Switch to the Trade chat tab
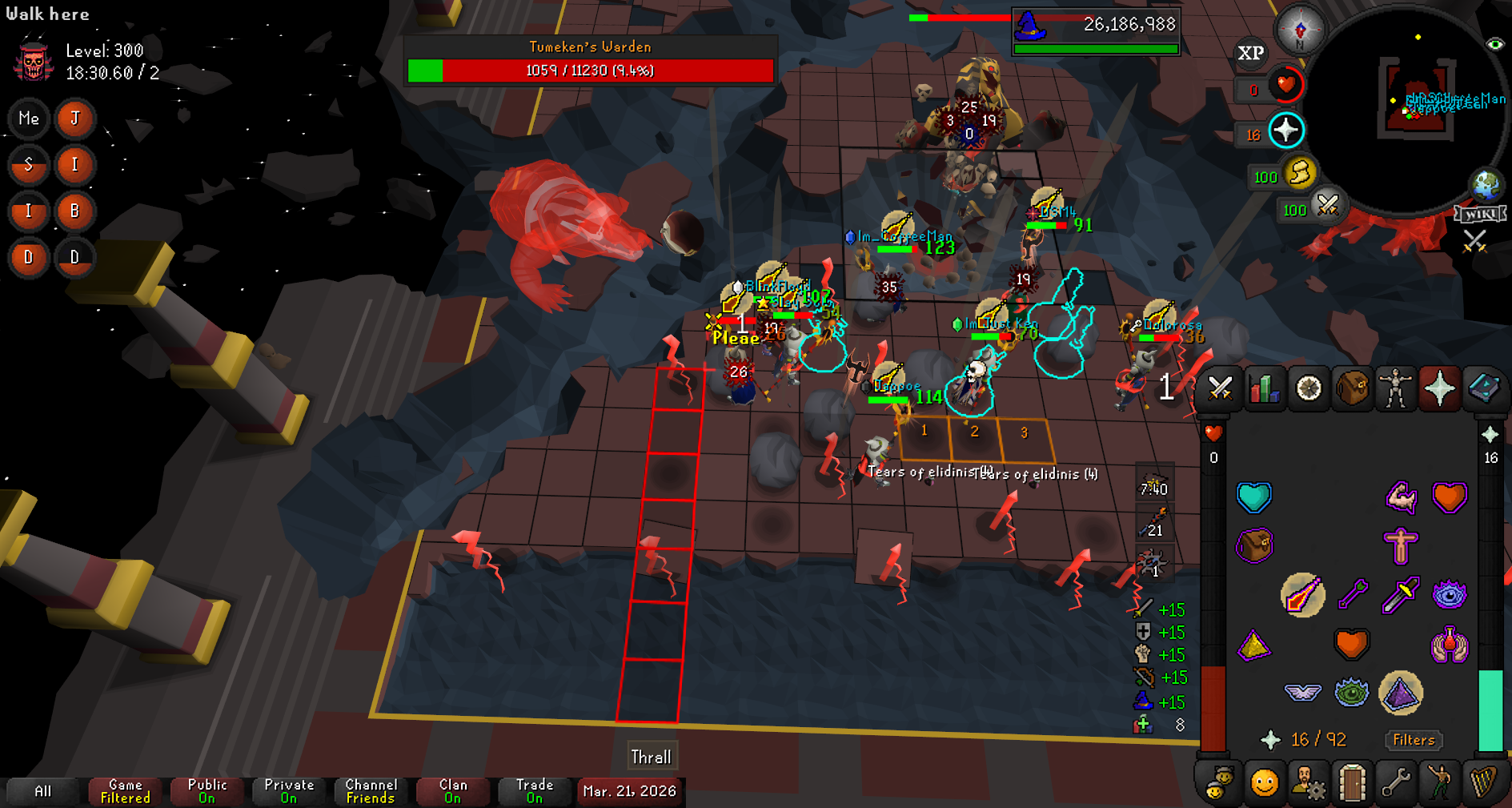This screenshot has height=808, width=1512. (535, 791)
